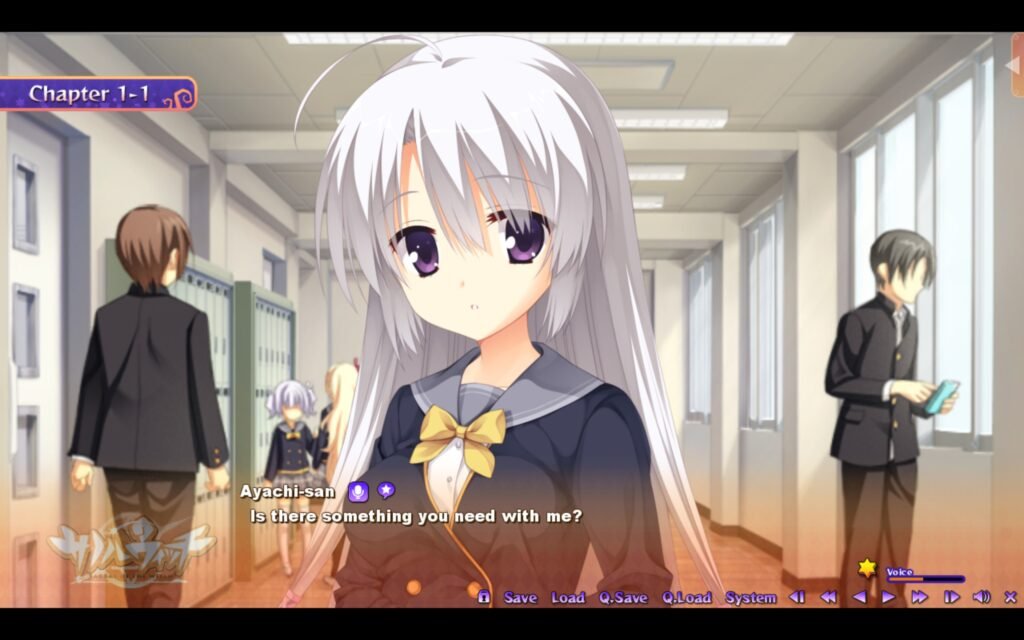The image size is (1024, 640).
Task: Start auto-play with the single right arrow
Action: 888,597
